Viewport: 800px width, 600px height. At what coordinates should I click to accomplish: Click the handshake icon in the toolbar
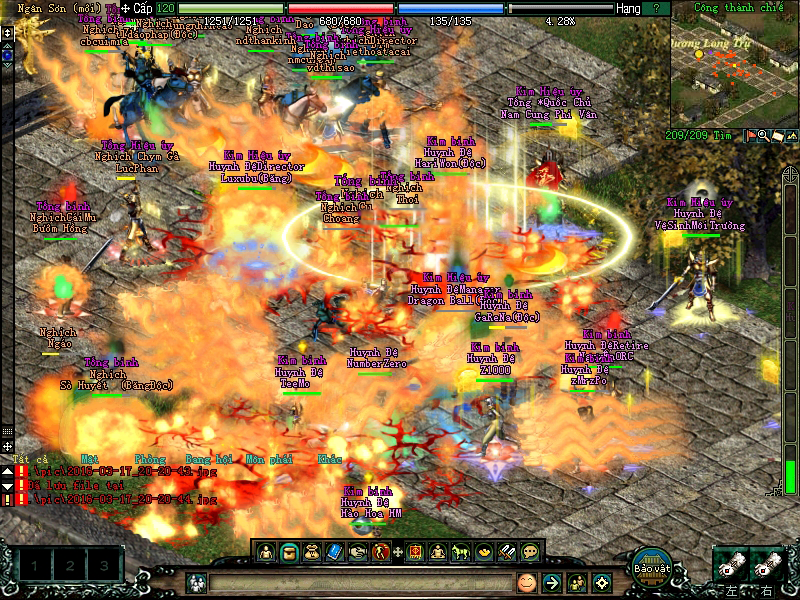tap(357, 551)
